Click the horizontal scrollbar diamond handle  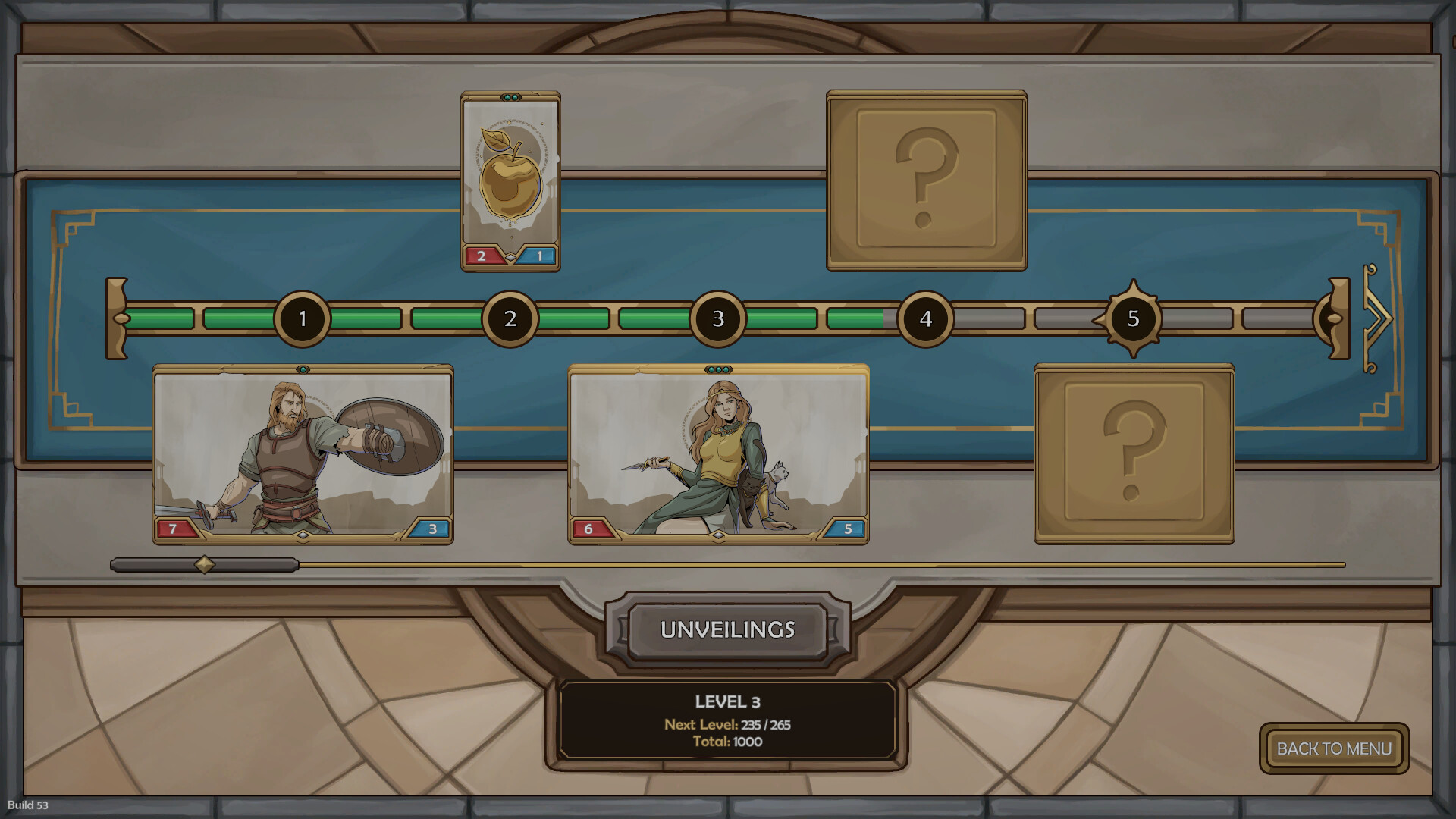click(x=204, y=564)
